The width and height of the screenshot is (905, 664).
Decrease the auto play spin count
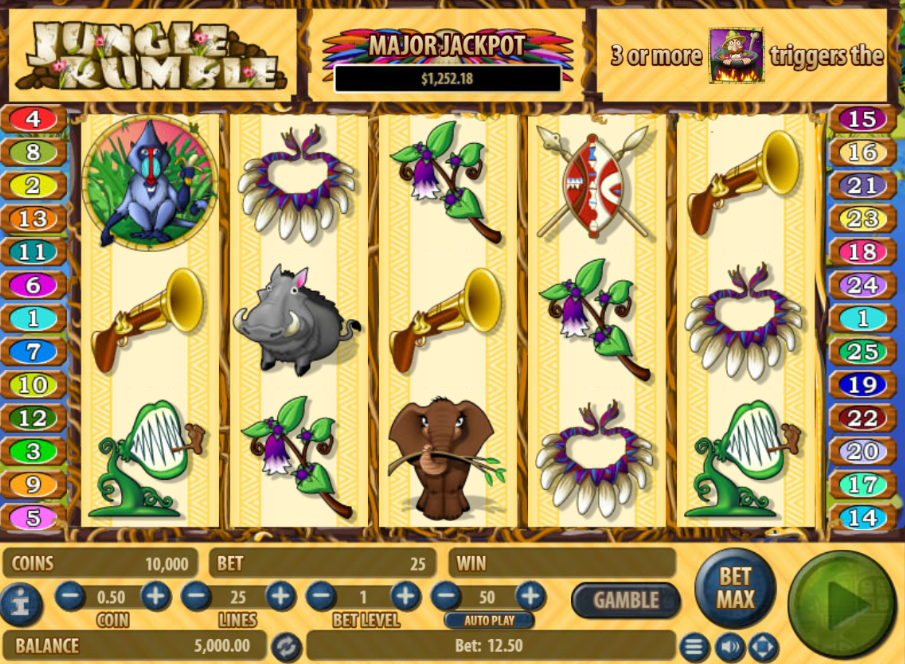coord(446,597)
